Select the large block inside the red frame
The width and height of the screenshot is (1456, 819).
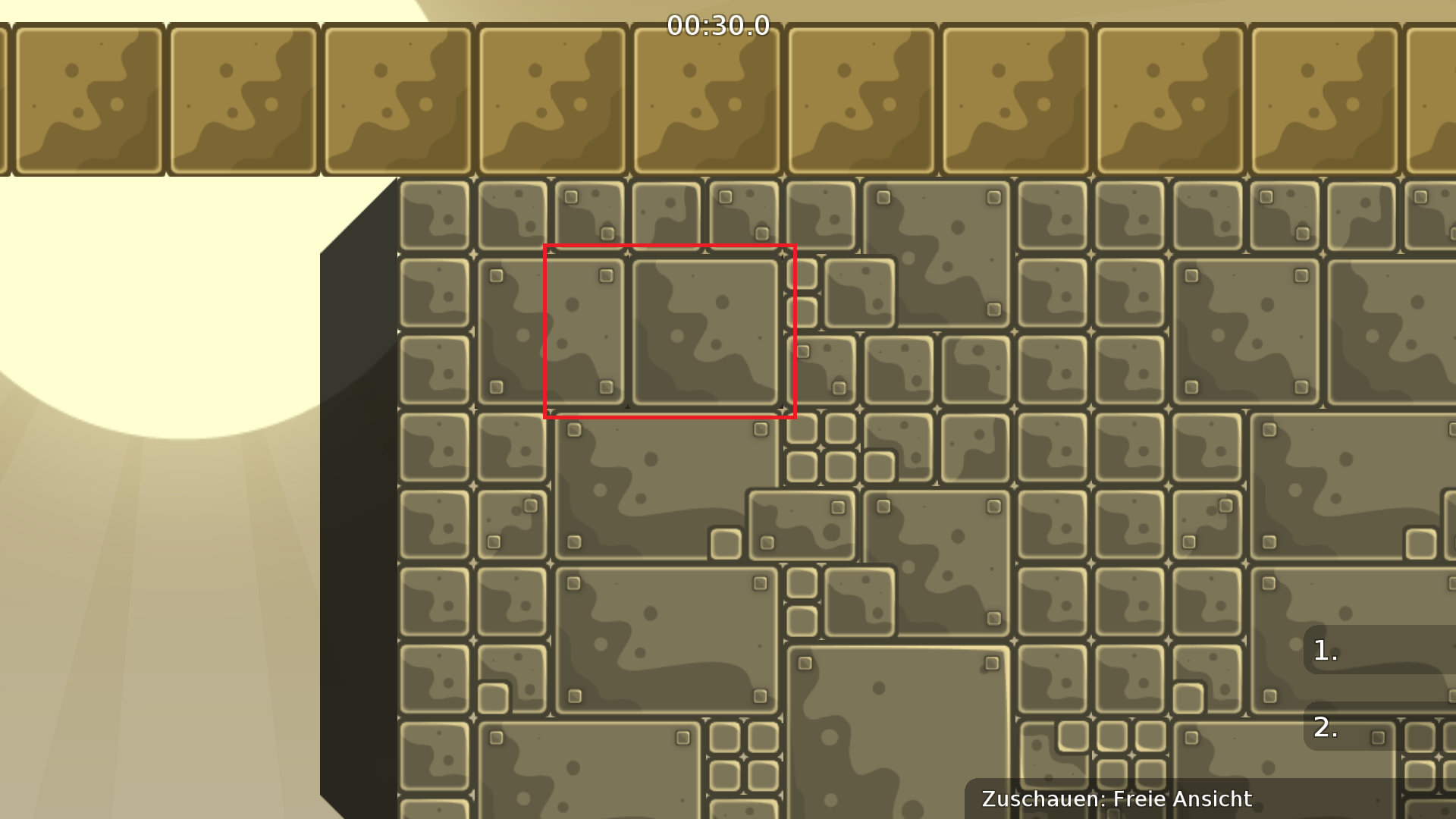coord(705,330)
